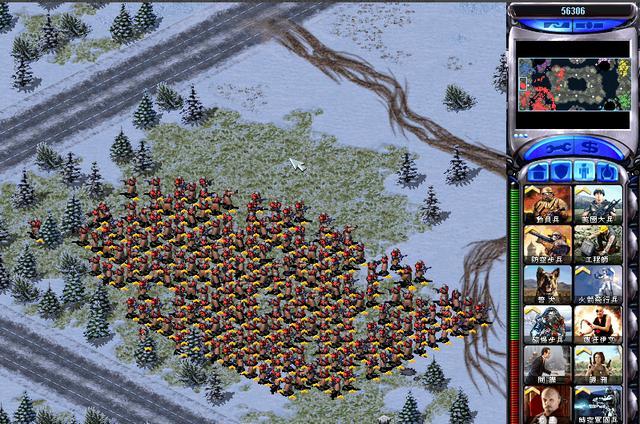Select the bald Yuri unit cameo
The width and height of the screenshot is (640, 424).
547,402
